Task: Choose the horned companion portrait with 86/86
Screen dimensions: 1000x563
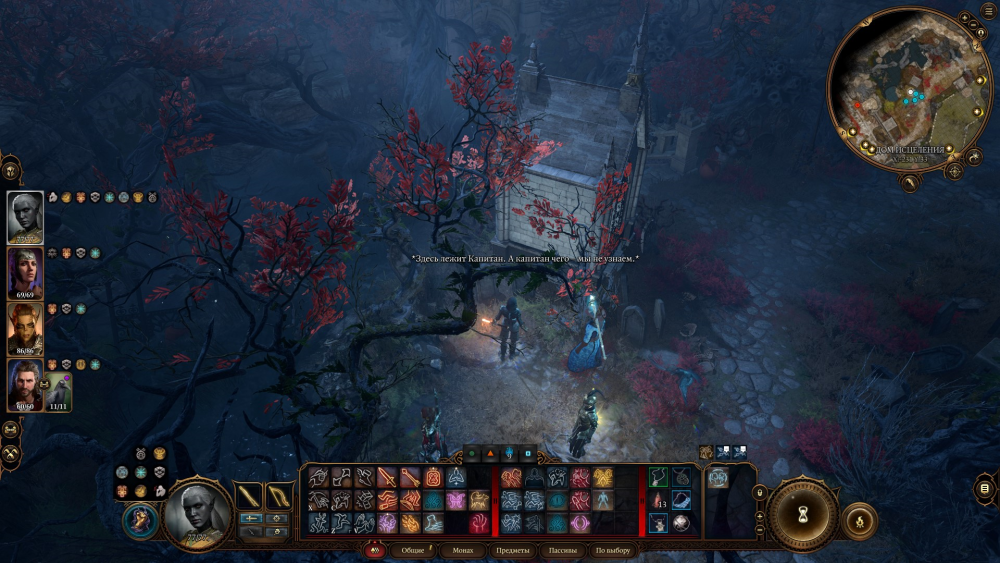Action: tap(26, 328)
